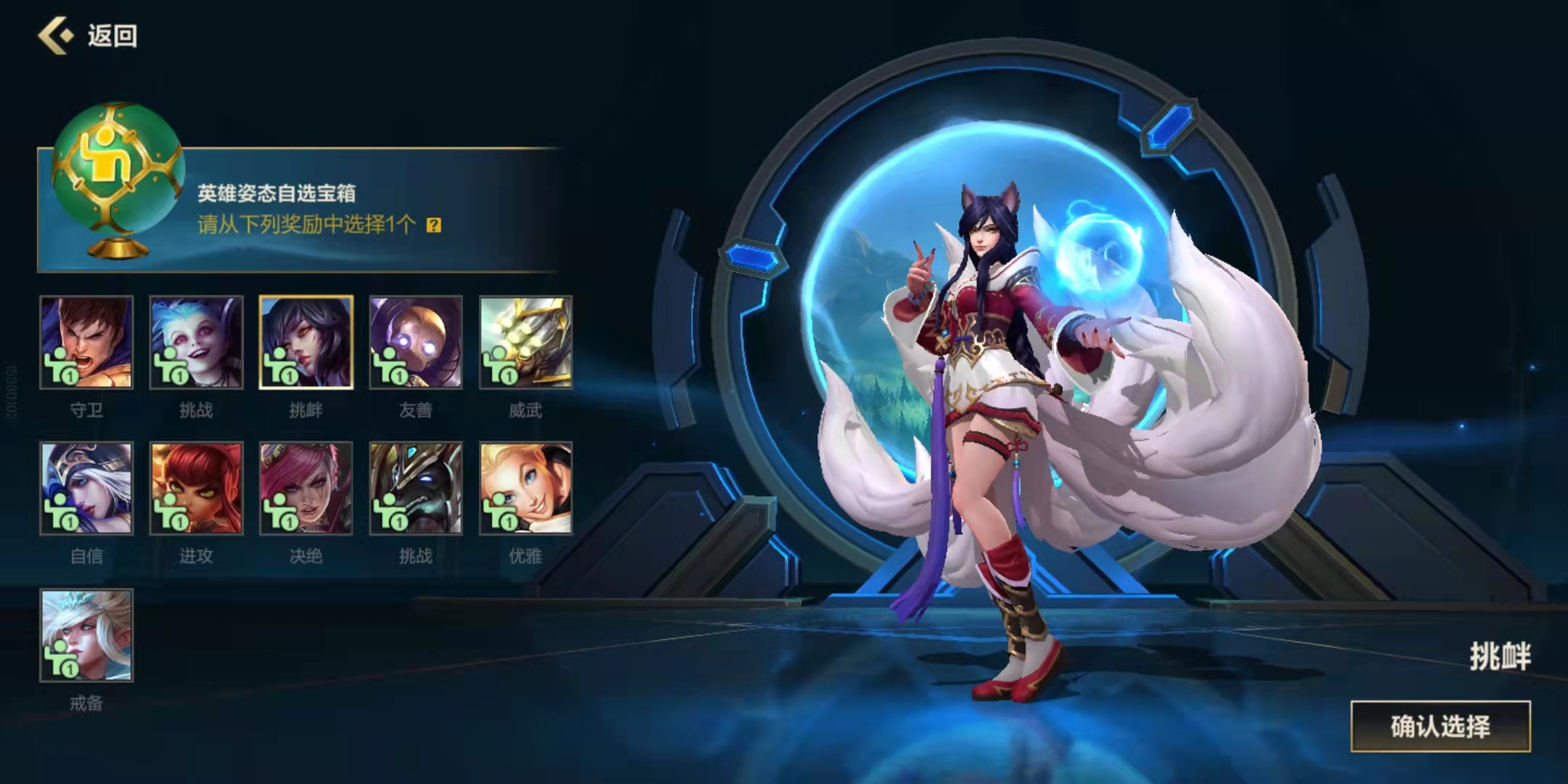Select the Annie 进攻 pose icon
The image size is (1568, 784).
195,490
